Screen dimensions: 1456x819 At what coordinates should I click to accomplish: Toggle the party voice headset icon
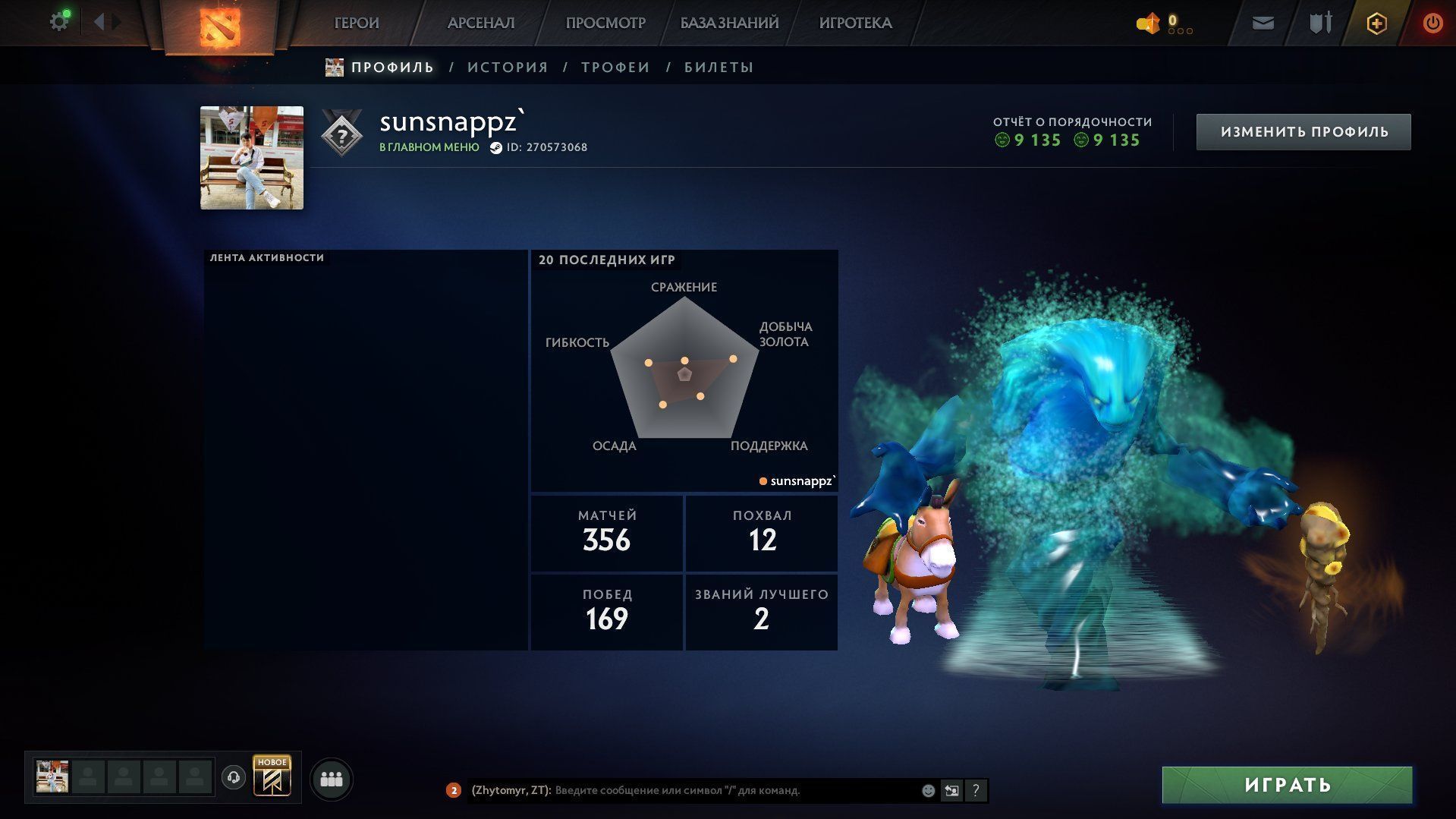(x=234, y=777)
